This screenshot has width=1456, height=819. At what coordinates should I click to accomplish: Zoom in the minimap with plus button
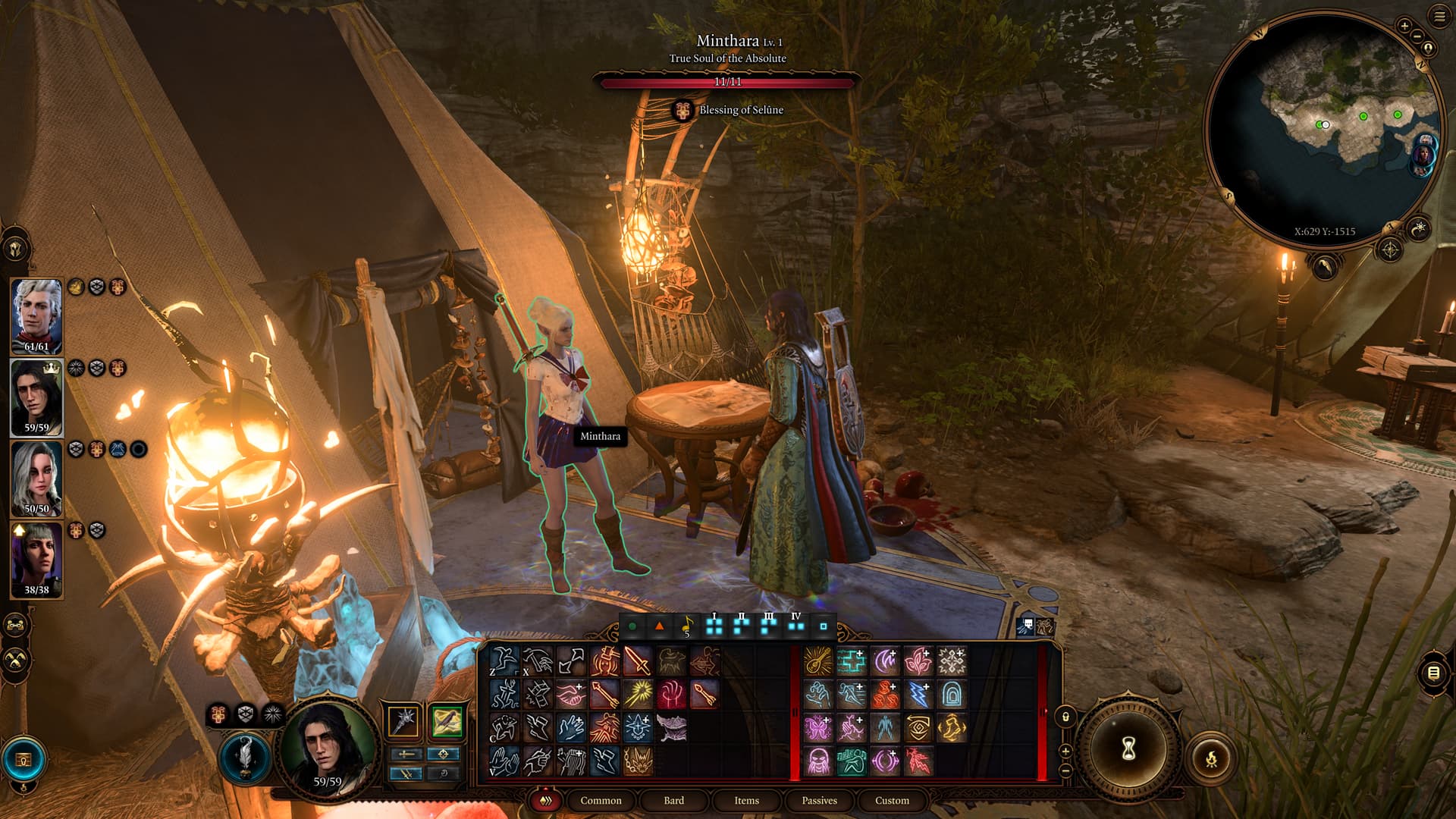point(1404,26)
